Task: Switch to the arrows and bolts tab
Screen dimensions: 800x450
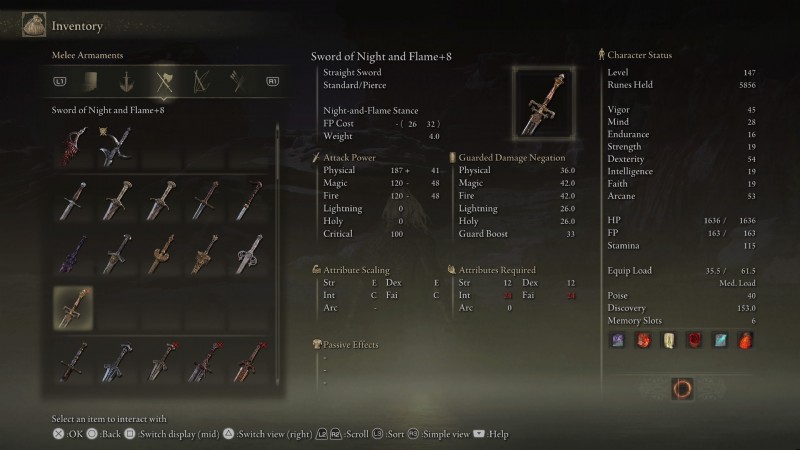Action: coord(236,82)
